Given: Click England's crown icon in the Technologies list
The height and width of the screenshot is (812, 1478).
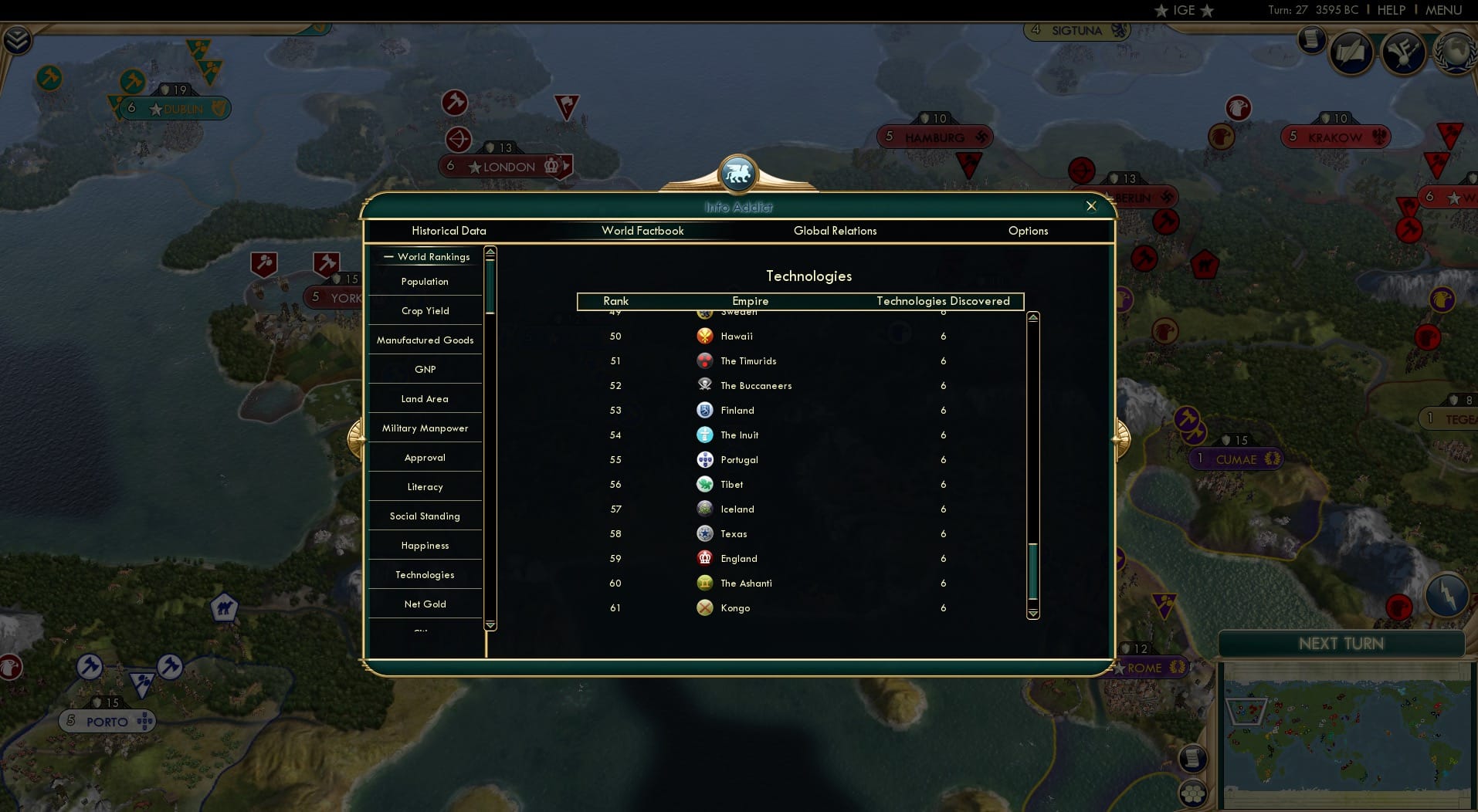Looking at the screenshot, I should (705, 558).
